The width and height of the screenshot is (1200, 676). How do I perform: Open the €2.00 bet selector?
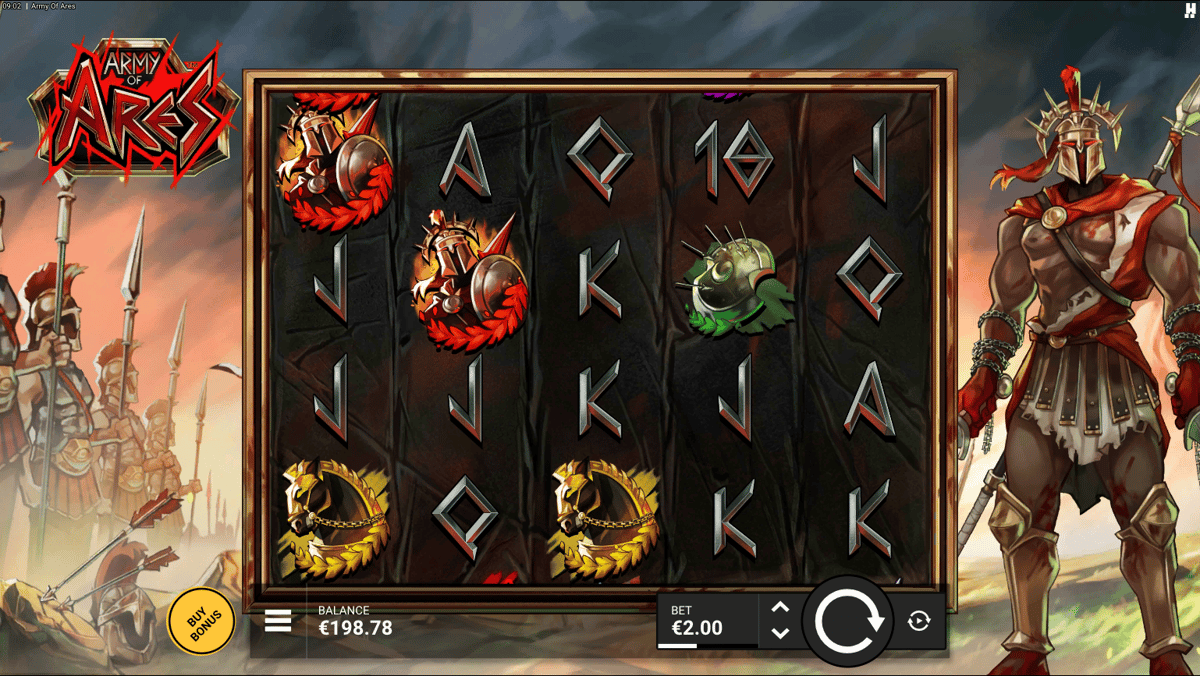click(706, 621)
